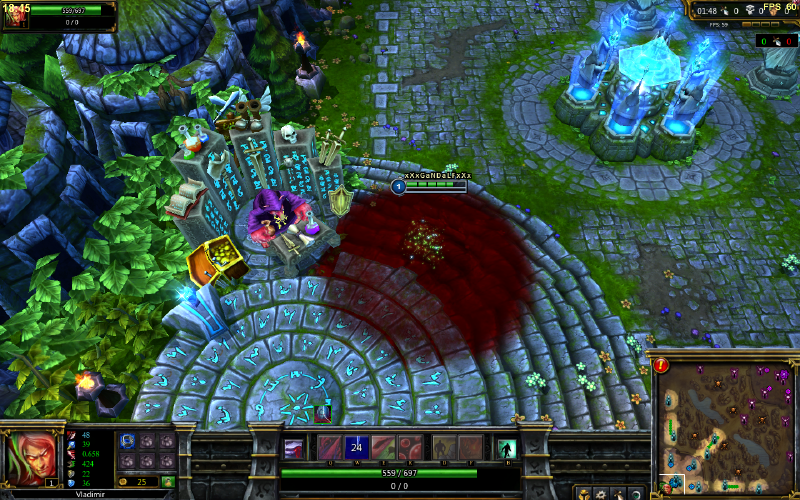Open the item shop beside the gold counter
The height and width of the screenshot is (500, 800).
168,482
